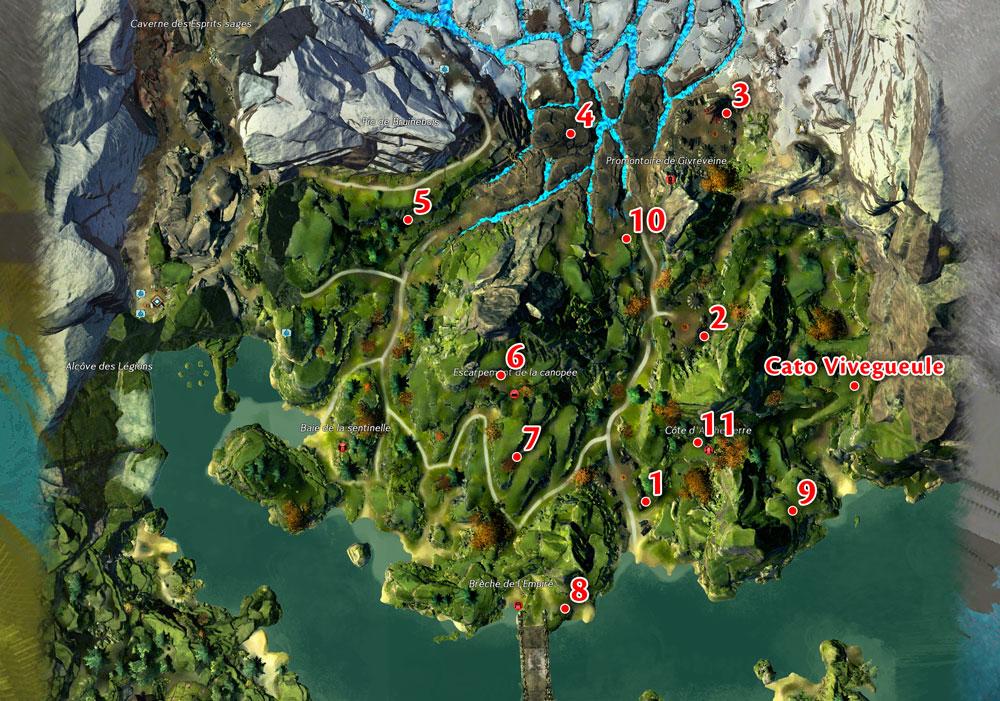Select the red round icon below marker 6
1000x701 pixels.
[514, 395]
